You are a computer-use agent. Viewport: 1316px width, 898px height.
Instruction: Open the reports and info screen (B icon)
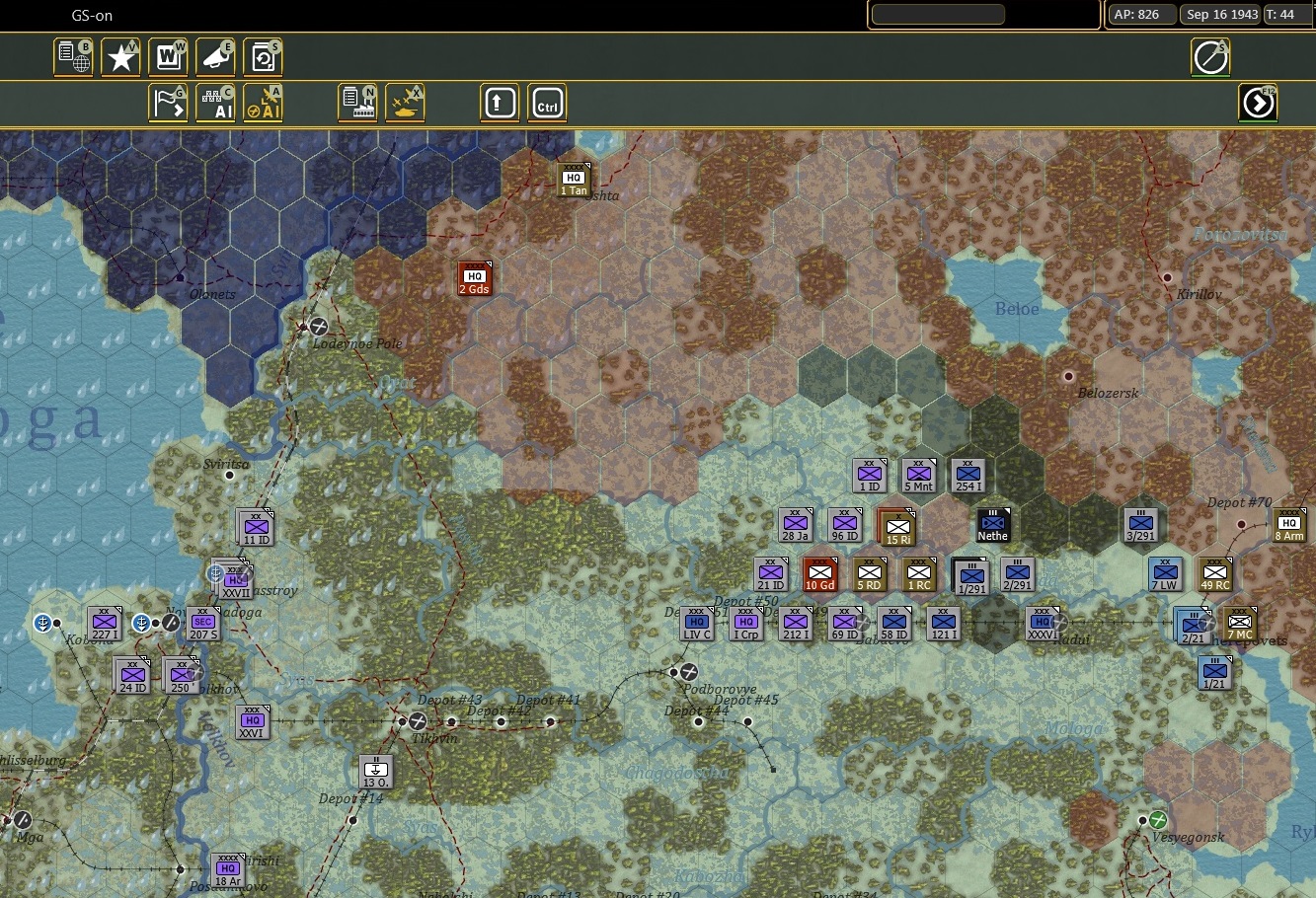72,56
